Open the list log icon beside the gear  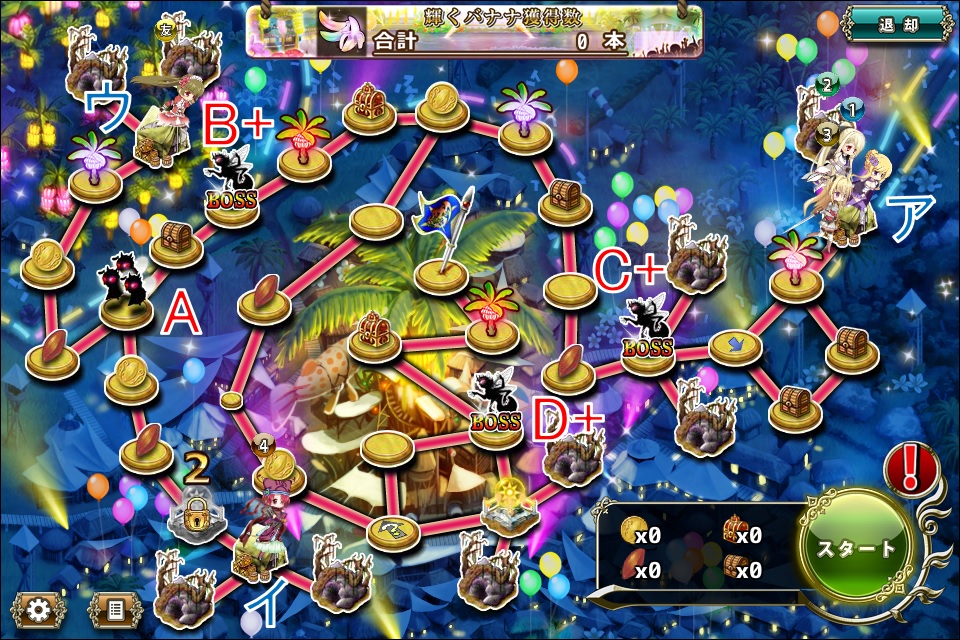(115, 609)
